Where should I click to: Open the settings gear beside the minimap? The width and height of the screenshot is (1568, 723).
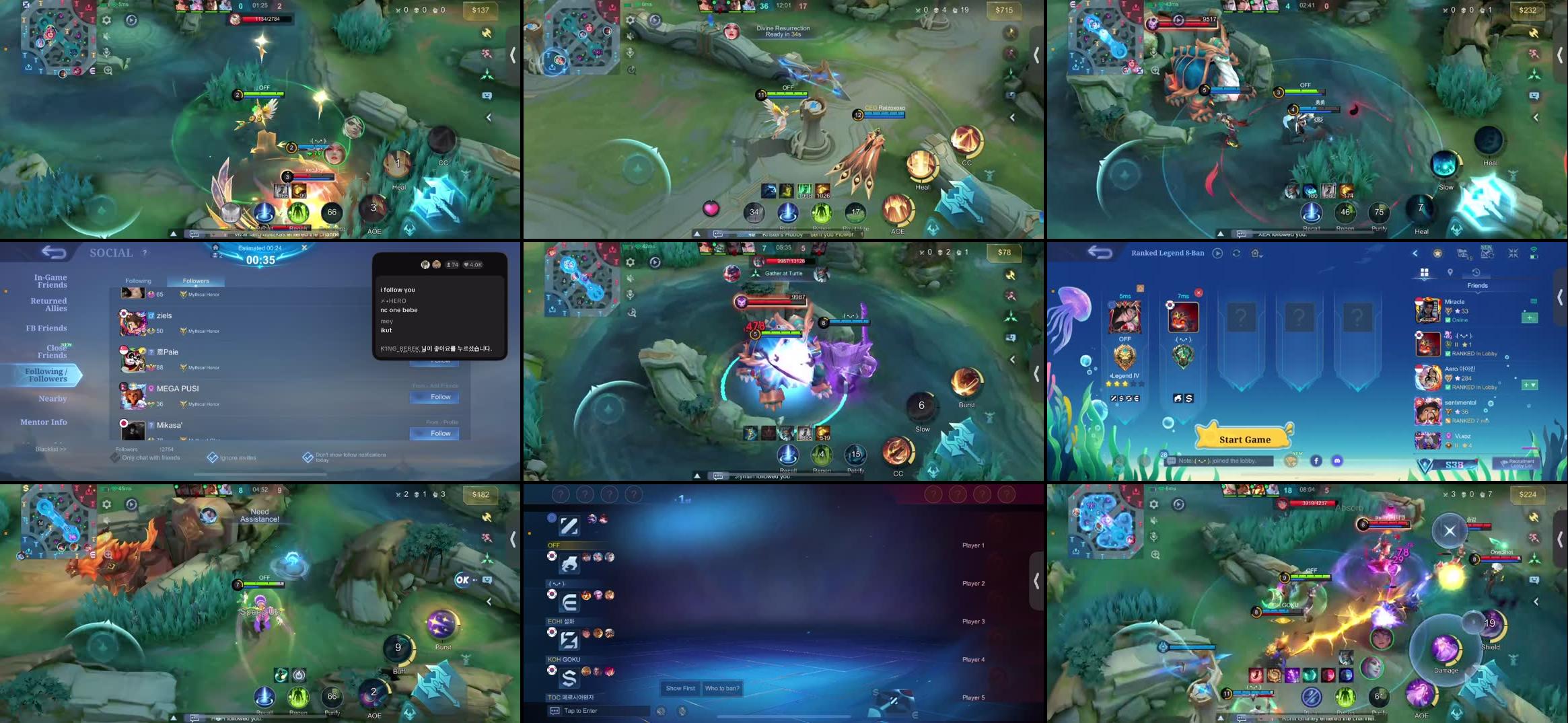point(106,20)
